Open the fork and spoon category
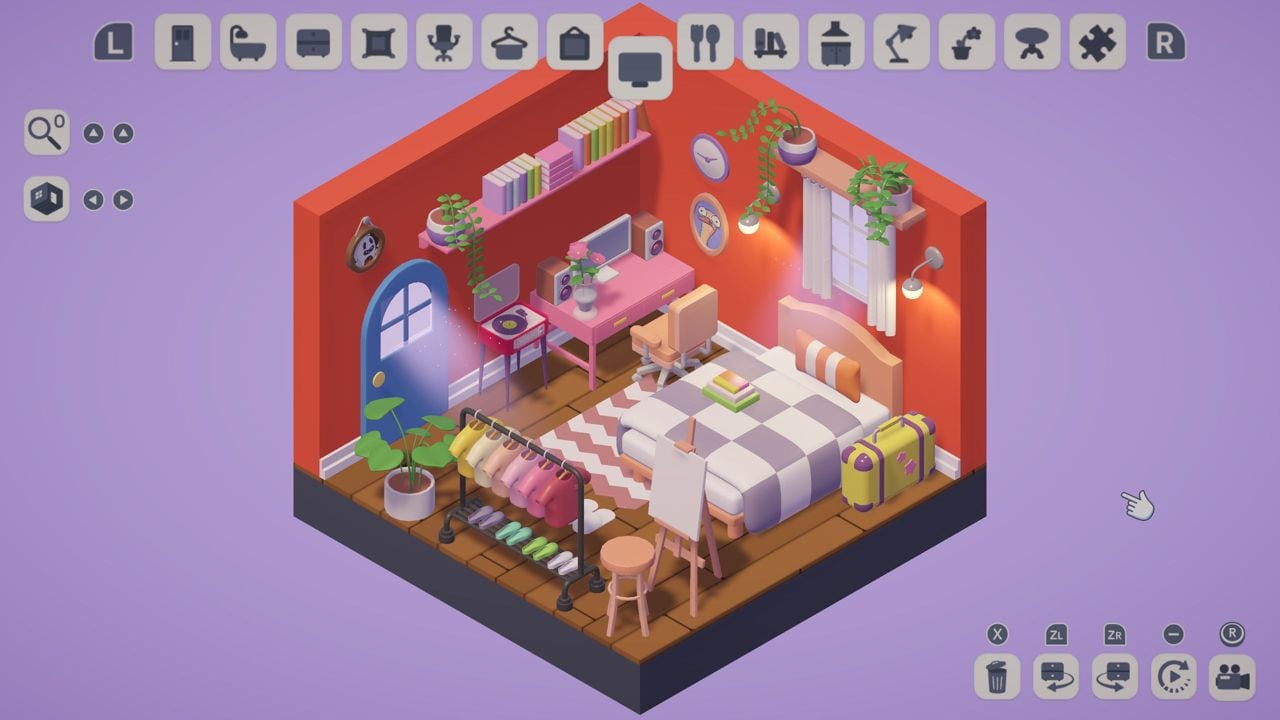The width and height of the screenshot is (1280, 720). tap(705, 42)
